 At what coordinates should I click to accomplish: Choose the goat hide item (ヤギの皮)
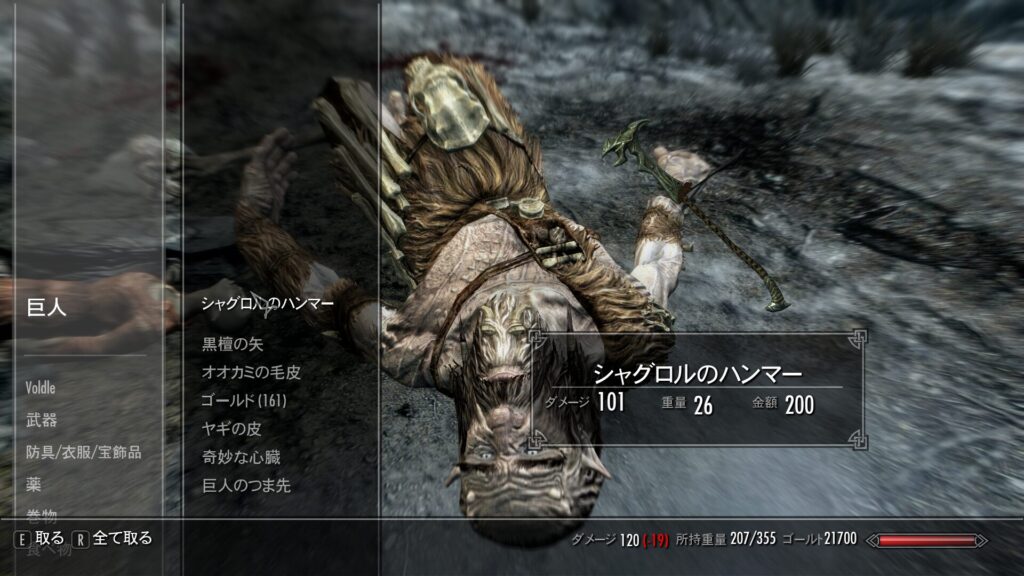(231, 429)
